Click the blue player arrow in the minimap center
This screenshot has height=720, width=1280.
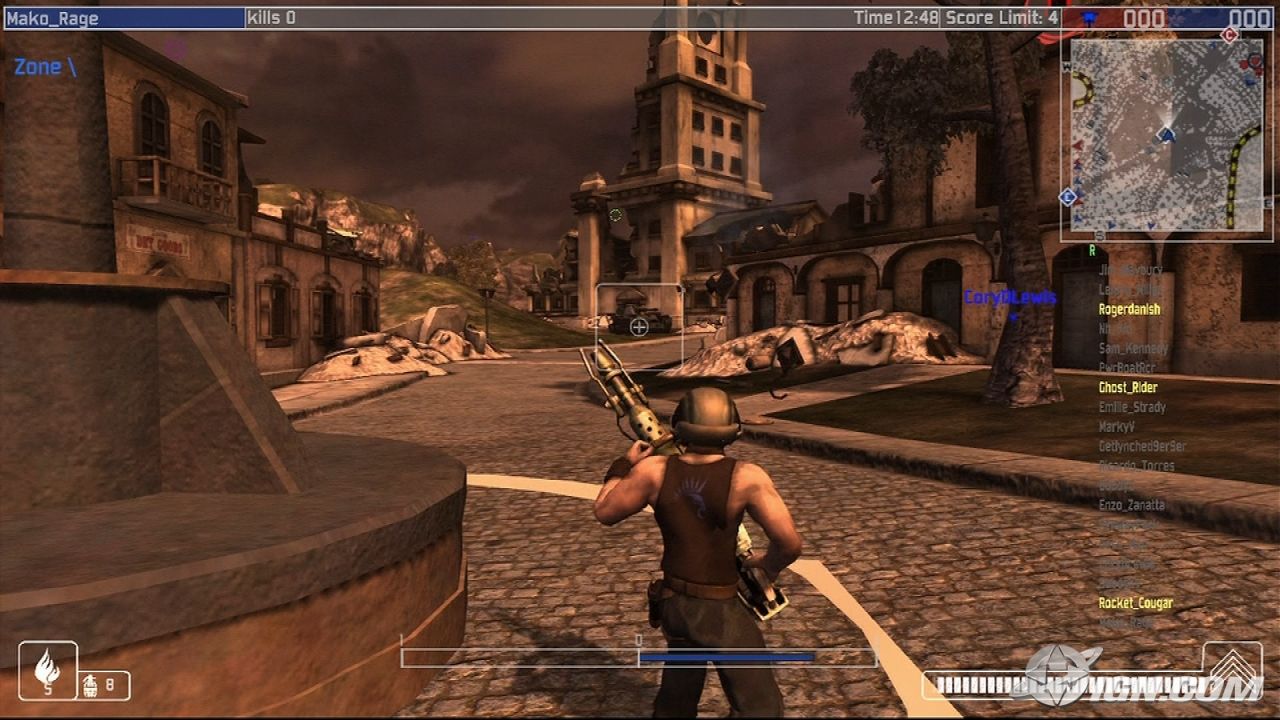pos(1166,135)
